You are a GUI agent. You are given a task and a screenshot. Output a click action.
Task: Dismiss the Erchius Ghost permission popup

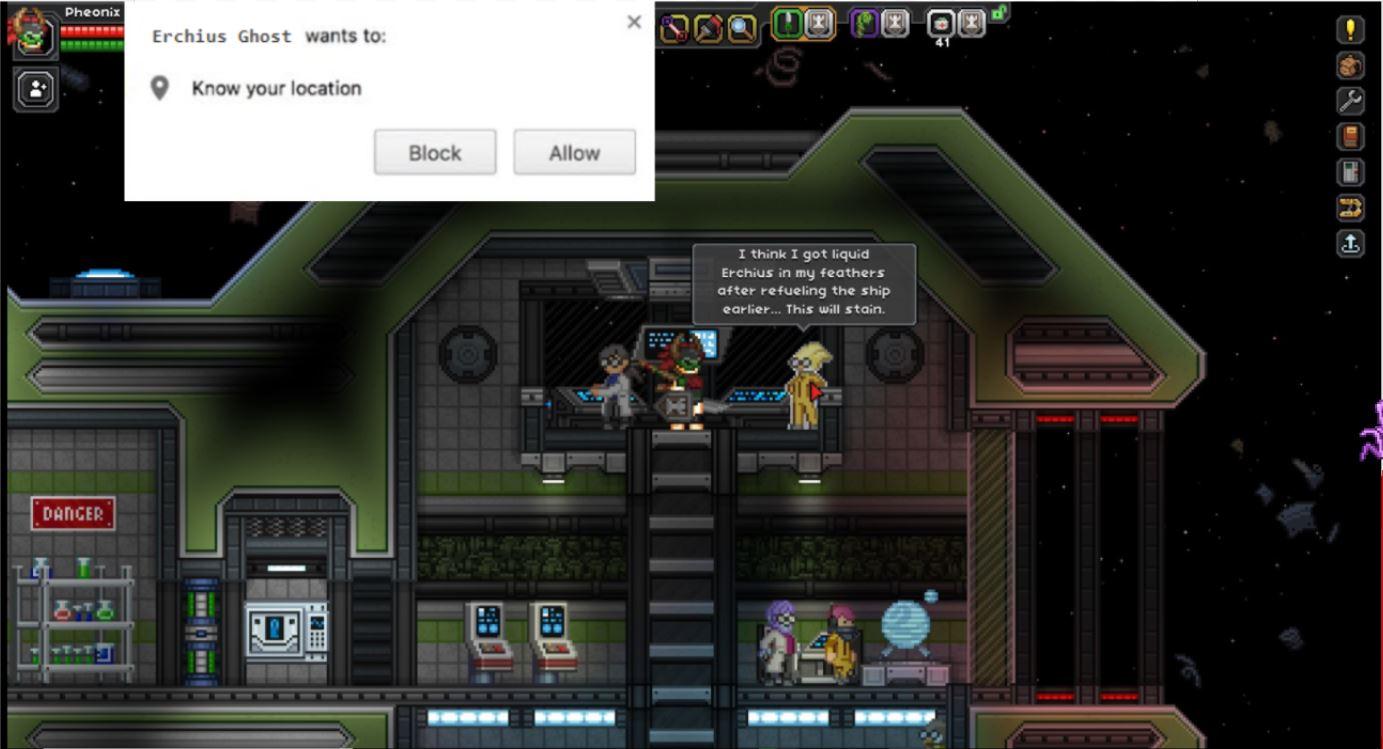633,21
